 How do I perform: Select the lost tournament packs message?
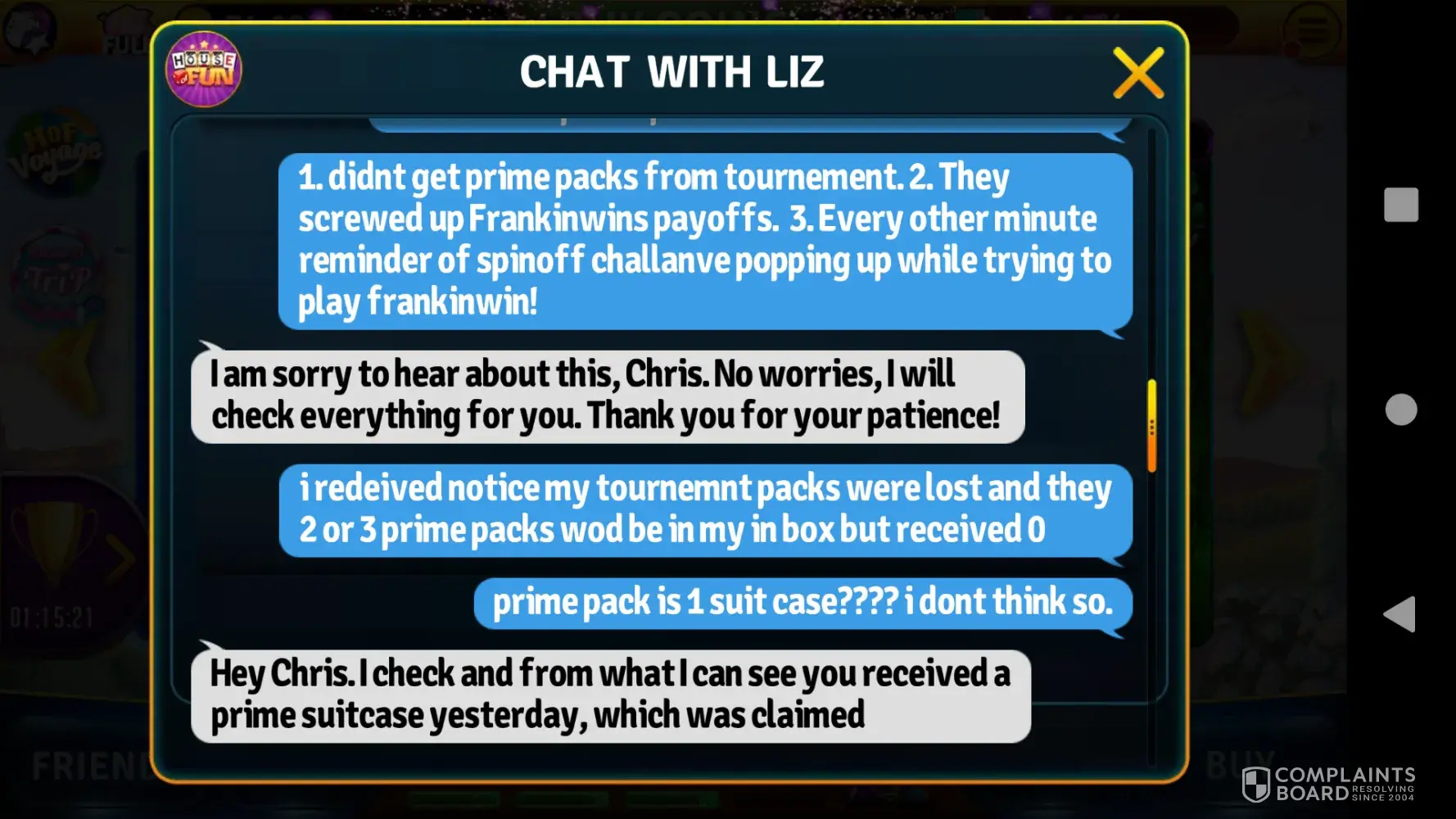(x=704, y=509)
